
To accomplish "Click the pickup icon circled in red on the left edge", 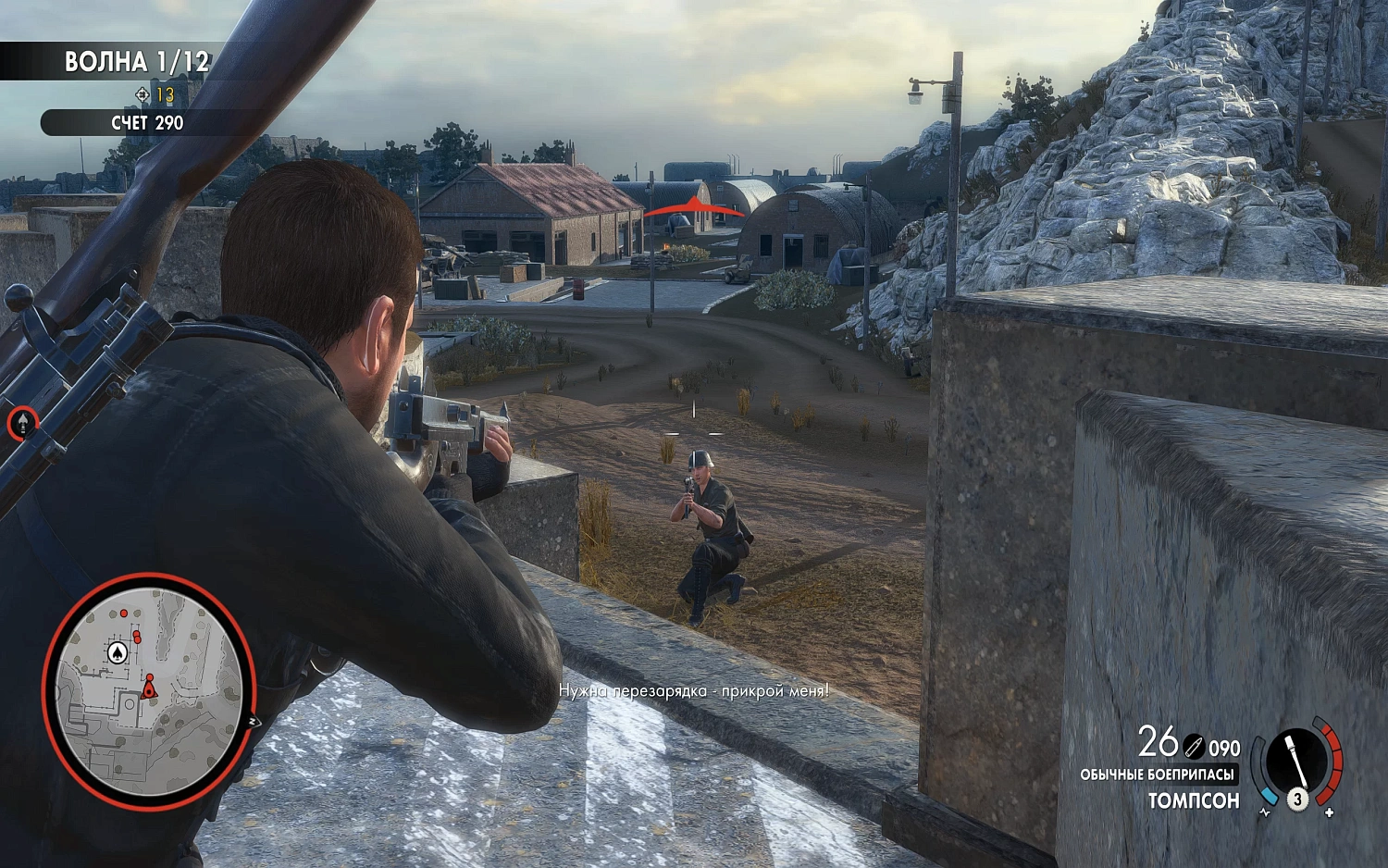I will click(21, 425).
